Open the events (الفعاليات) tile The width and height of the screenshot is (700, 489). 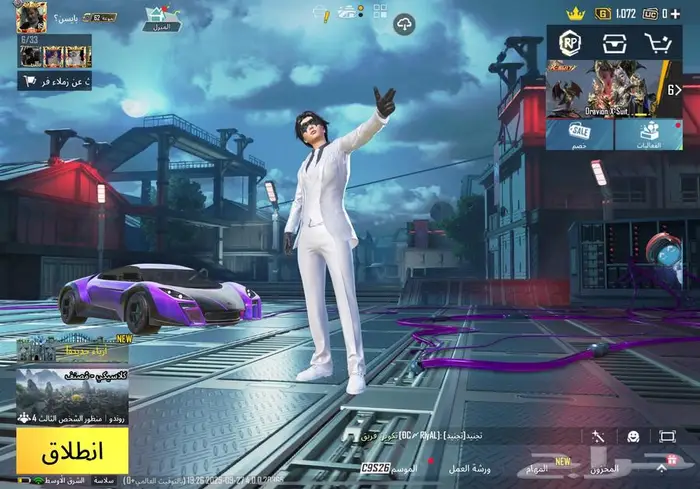tap(648, 135)
